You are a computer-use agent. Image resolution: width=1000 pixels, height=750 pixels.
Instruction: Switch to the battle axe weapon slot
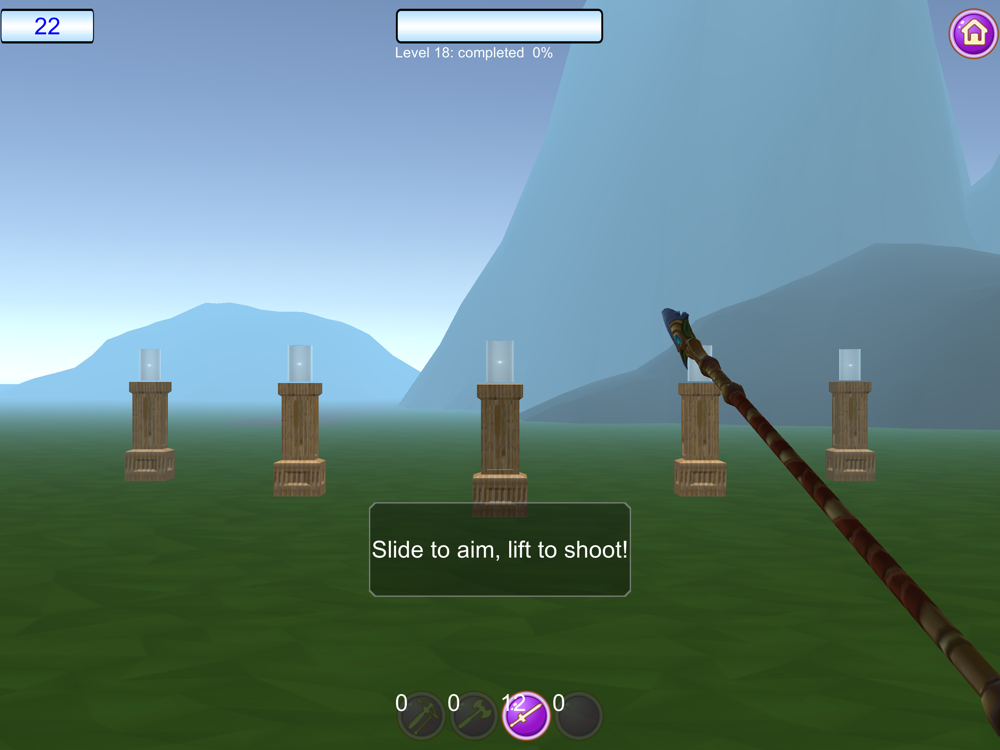(474, 716)
